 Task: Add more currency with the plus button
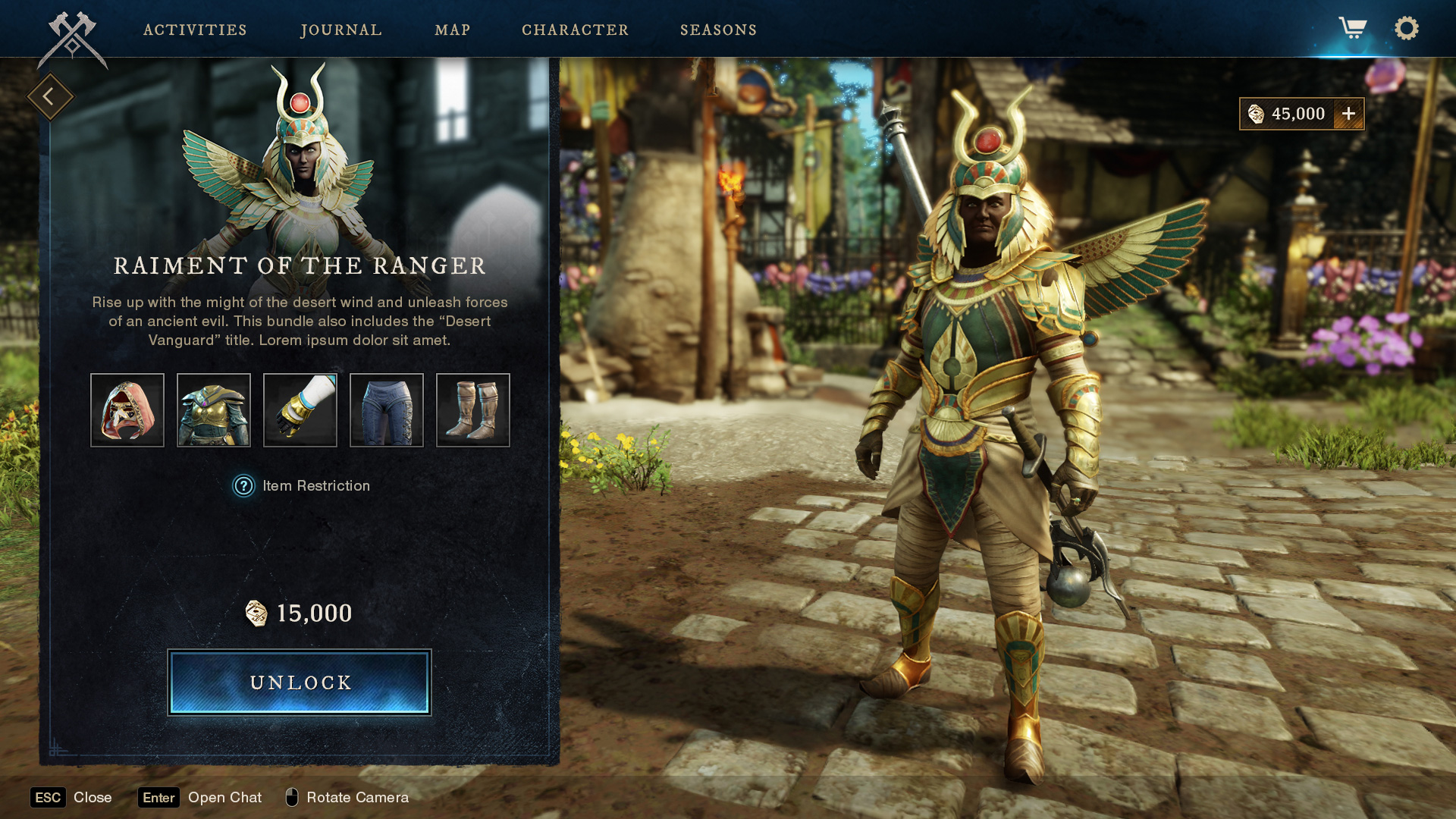coord(1348,114)
